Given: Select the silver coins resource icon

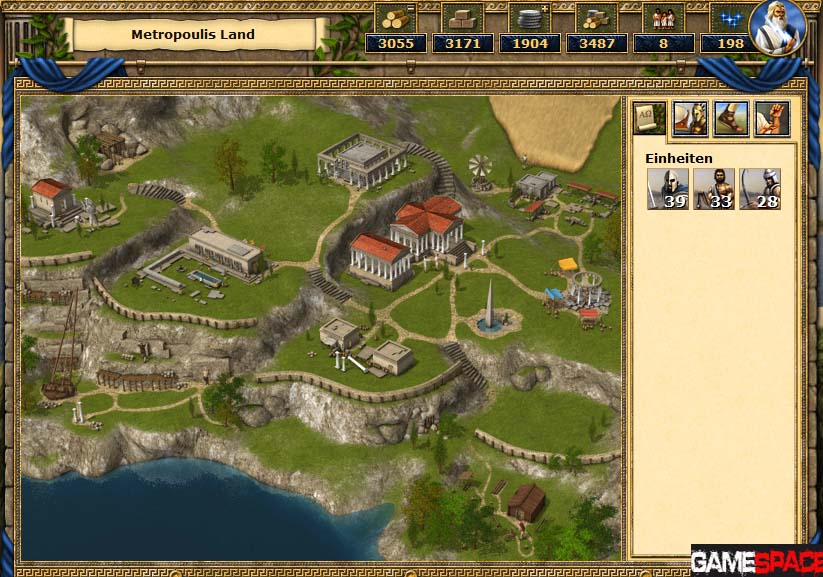Looking at the screenshot, I should click(529, 17).
